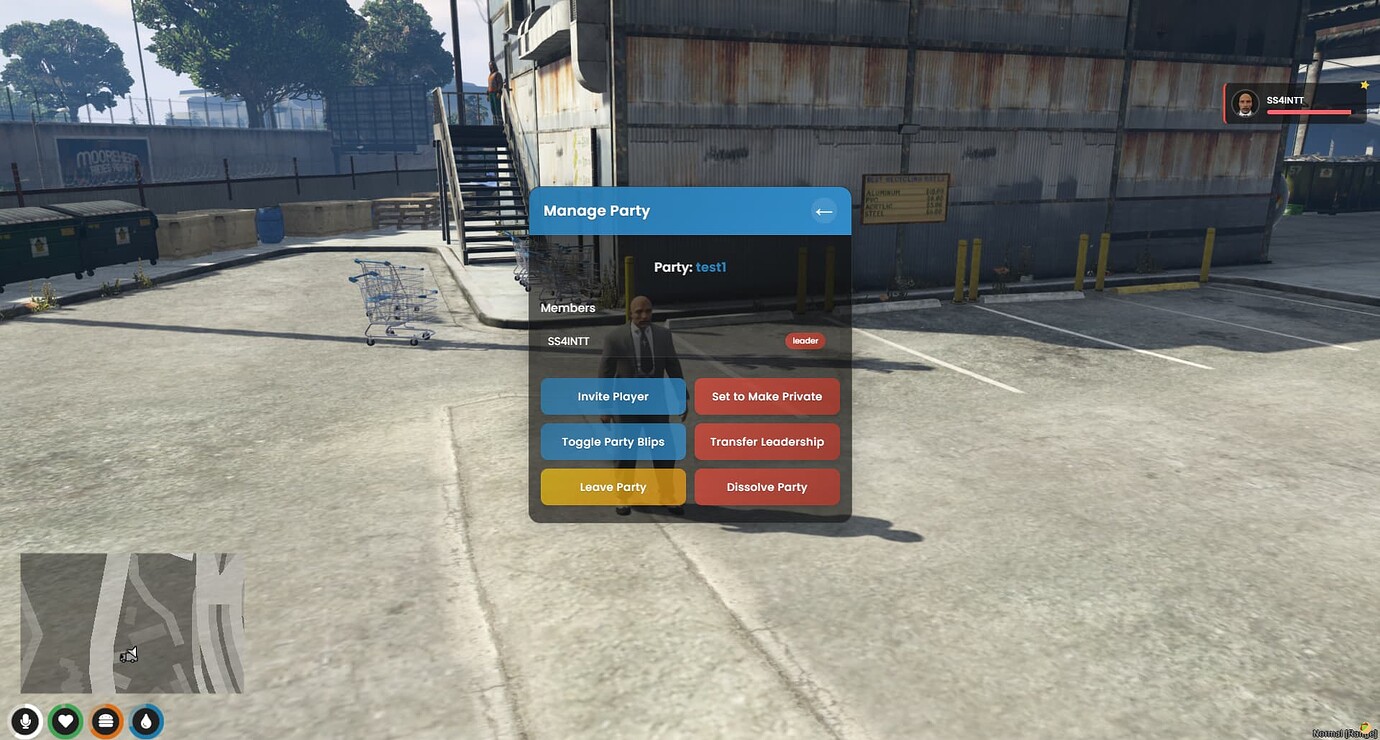Click the back arrow on Manage Party header
The image size is (1380, 740).
[x=823, y=210]
